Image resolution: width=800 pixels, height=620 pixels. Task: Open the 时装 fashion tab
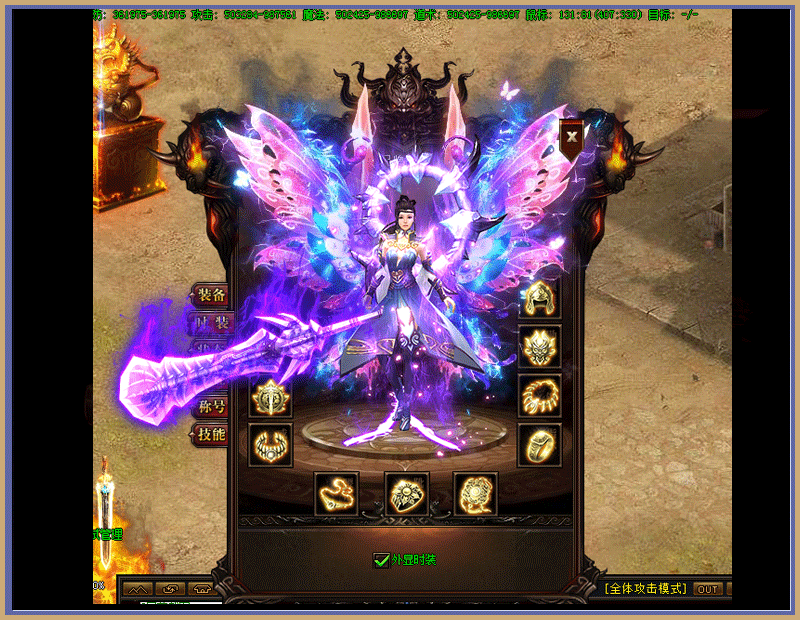[x=211, y=323]
